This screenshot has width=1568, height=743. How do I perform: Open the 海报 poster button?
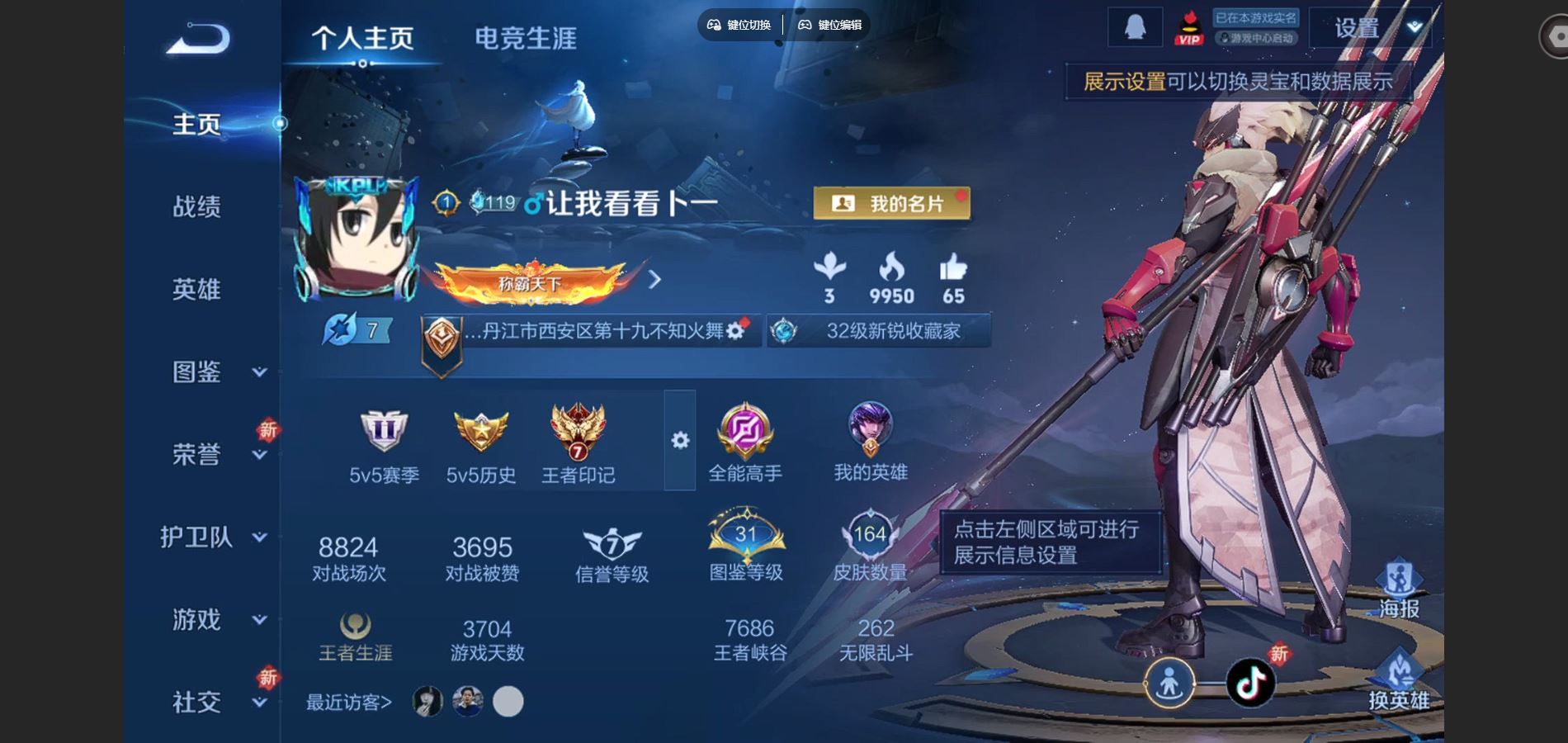(x=1399, y=589)
